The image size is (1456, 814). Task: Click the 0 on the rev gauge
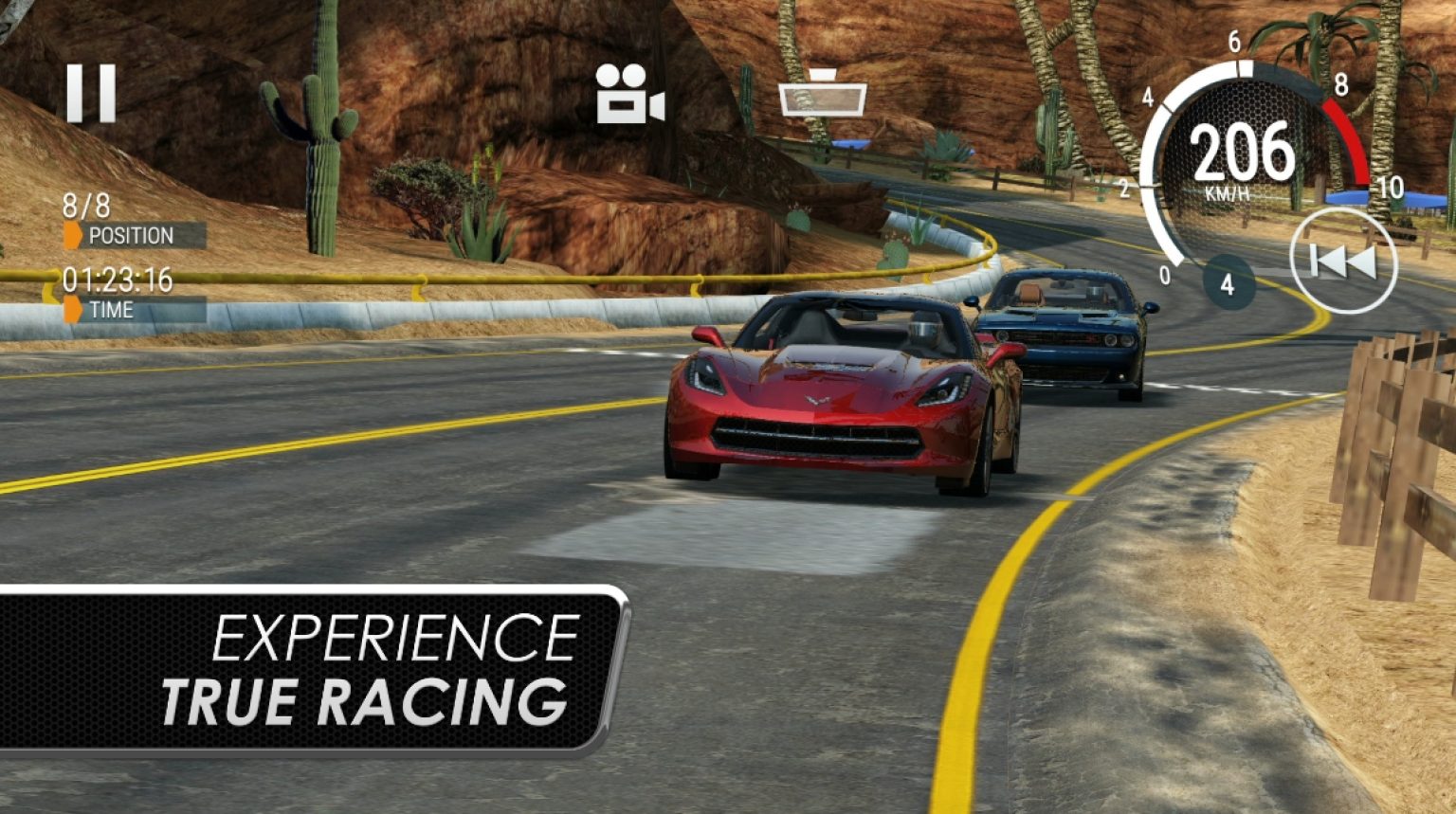tap(1163, 276)
